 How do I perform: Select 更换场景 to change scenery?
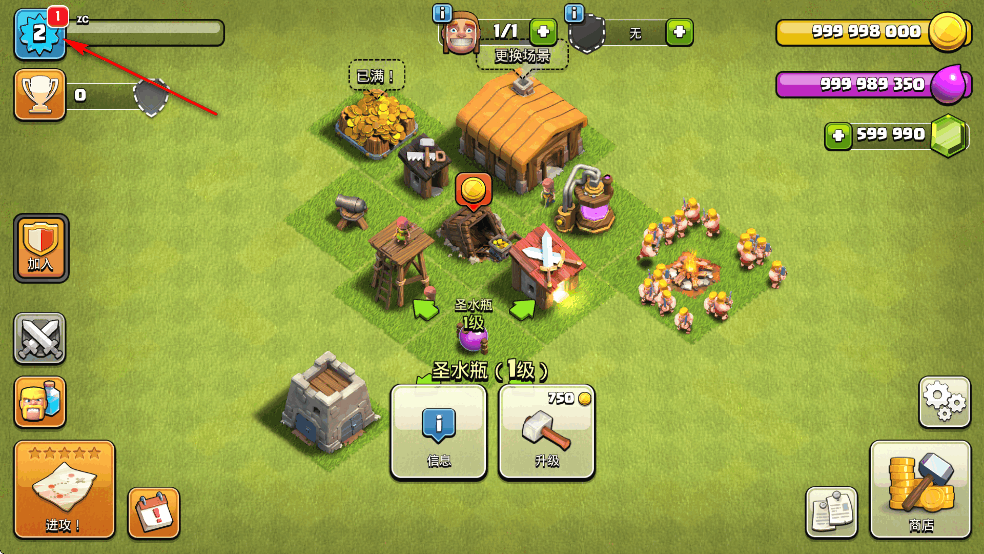coord(522,55)
